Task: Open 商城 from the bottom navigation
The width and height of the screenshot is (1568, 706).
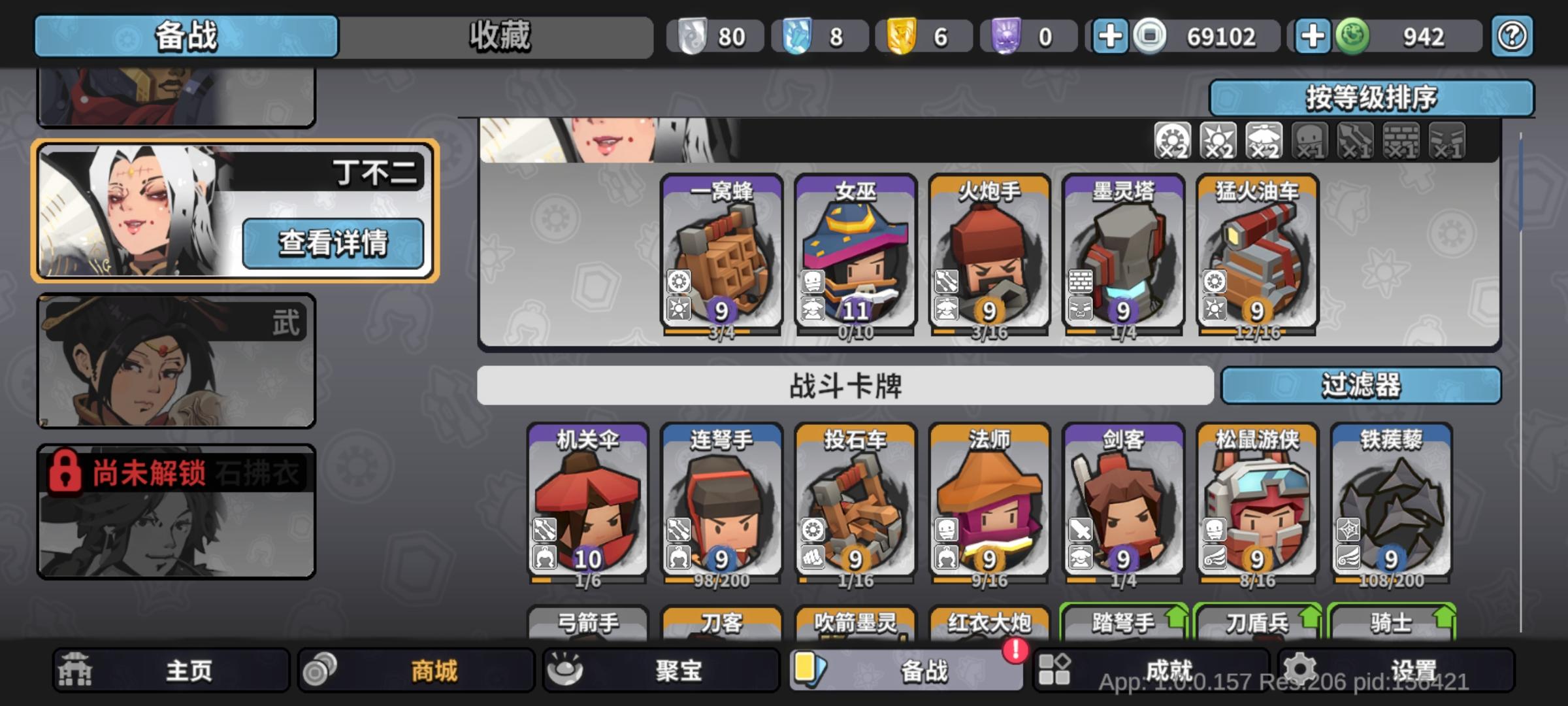Action: click(414, 671)
